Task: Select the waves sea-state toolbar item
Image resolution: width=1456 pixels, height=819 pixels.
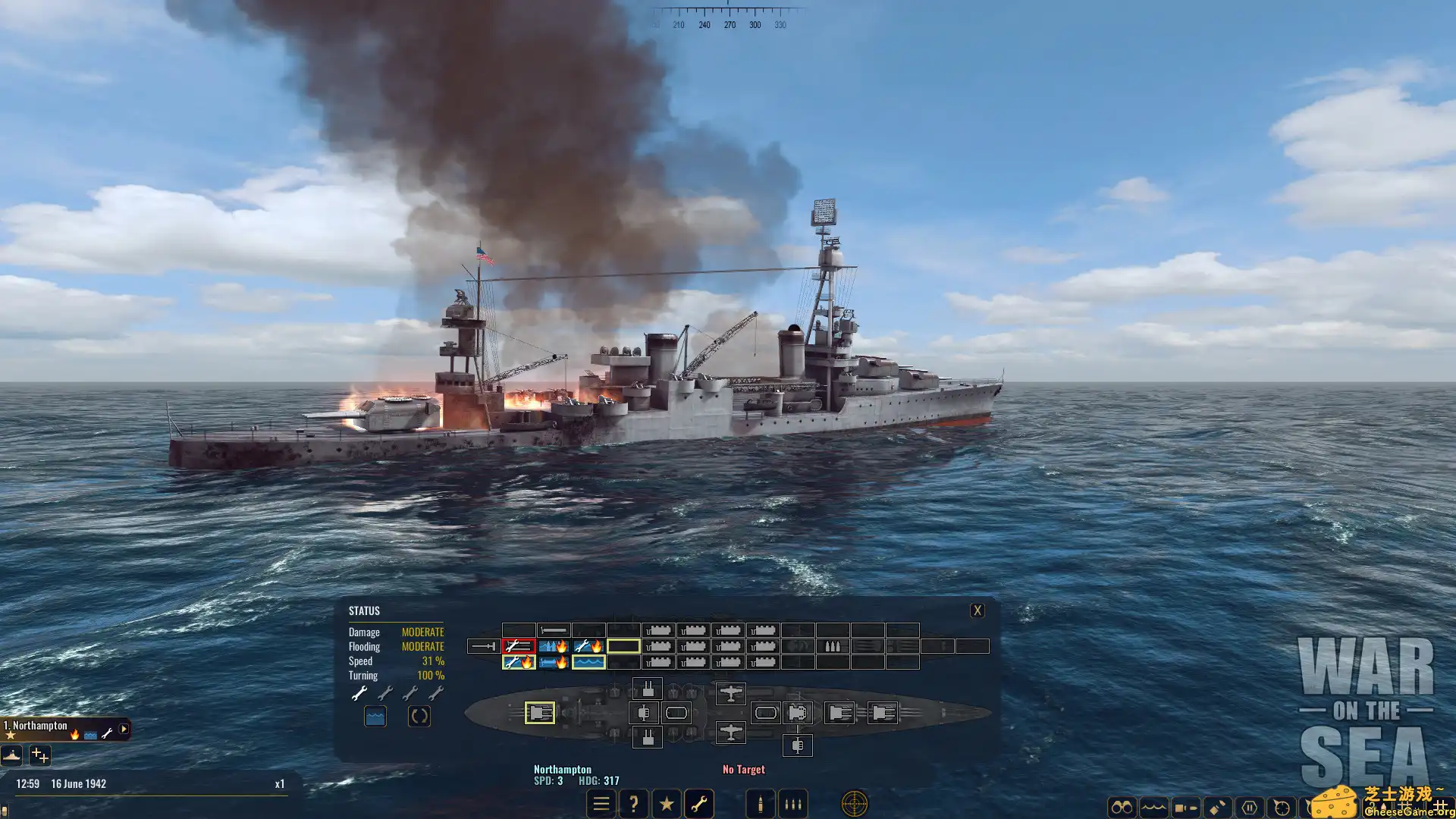Action: (x=1153, y=805)
